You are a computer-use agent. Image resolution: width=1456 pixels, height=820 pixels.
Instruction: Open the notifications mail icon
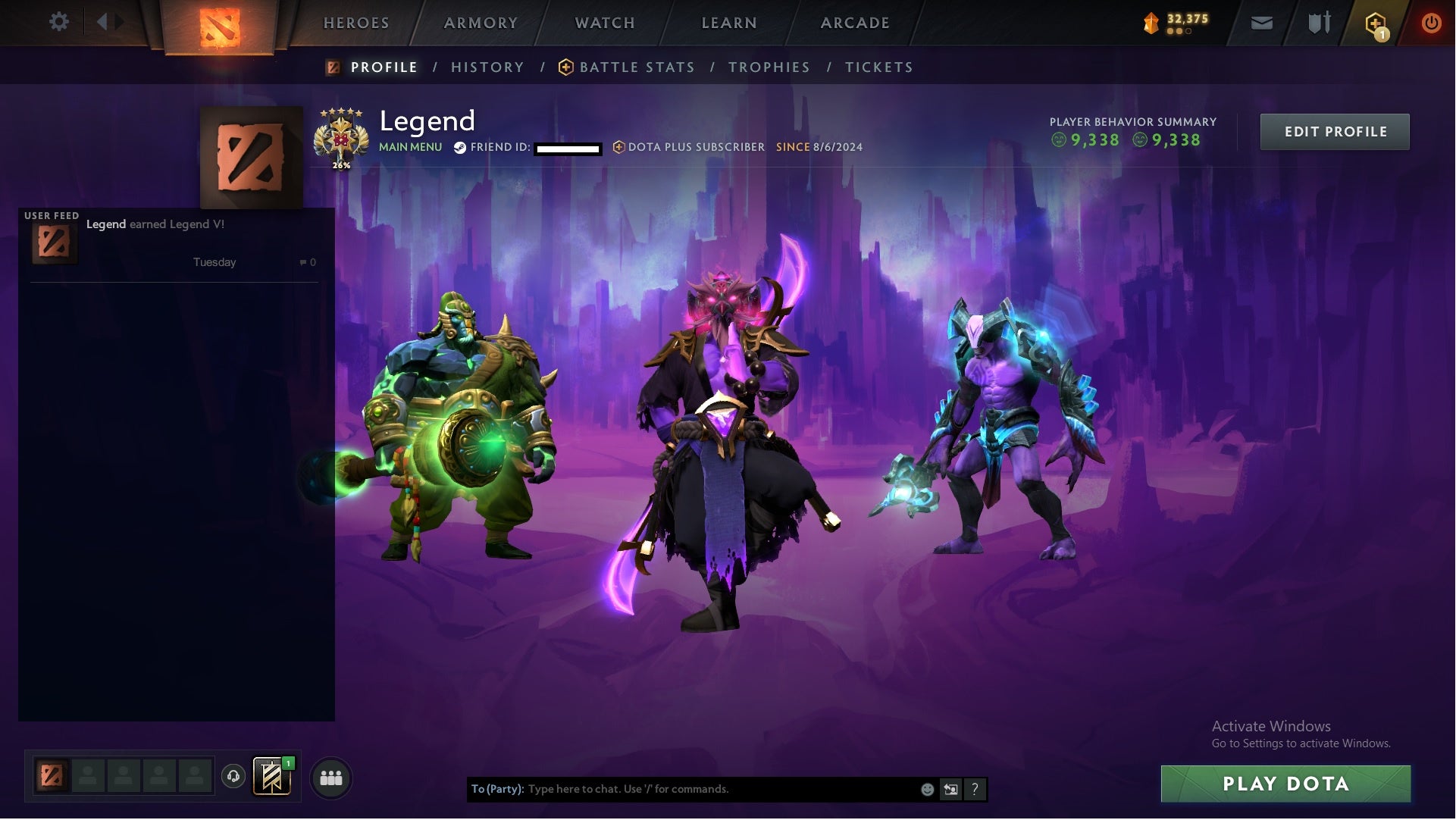1261,22
